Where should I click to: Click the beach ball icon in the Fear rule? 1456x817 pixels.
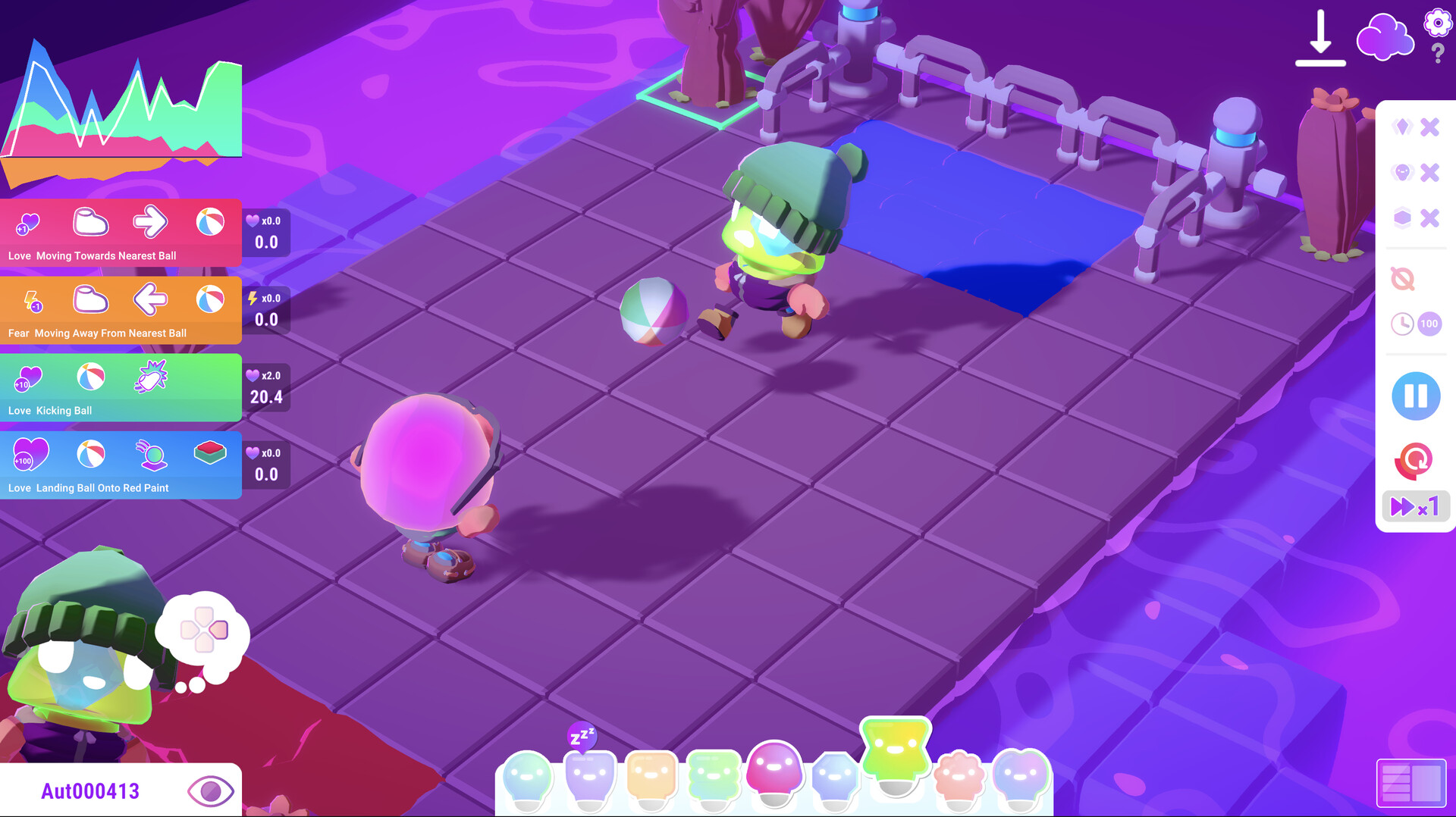(211, 300)
